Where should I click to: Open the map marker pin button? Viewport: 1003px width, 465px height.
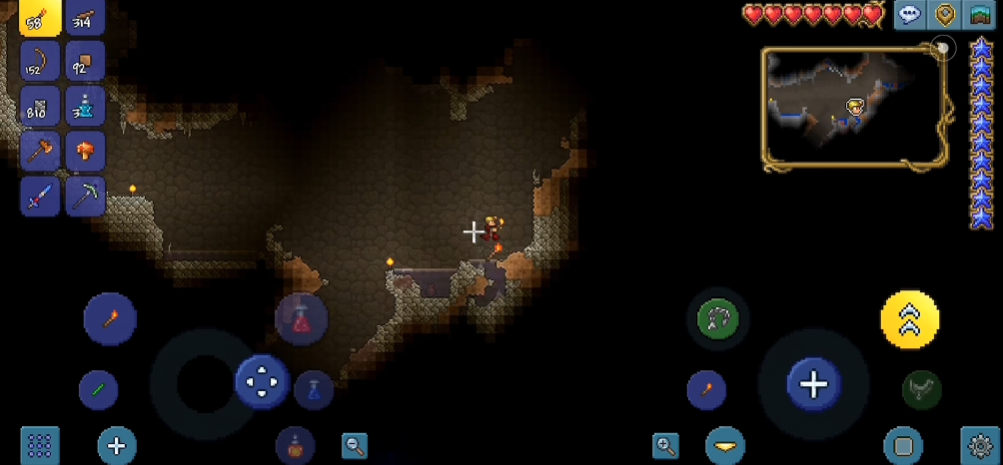click(944, 15)
